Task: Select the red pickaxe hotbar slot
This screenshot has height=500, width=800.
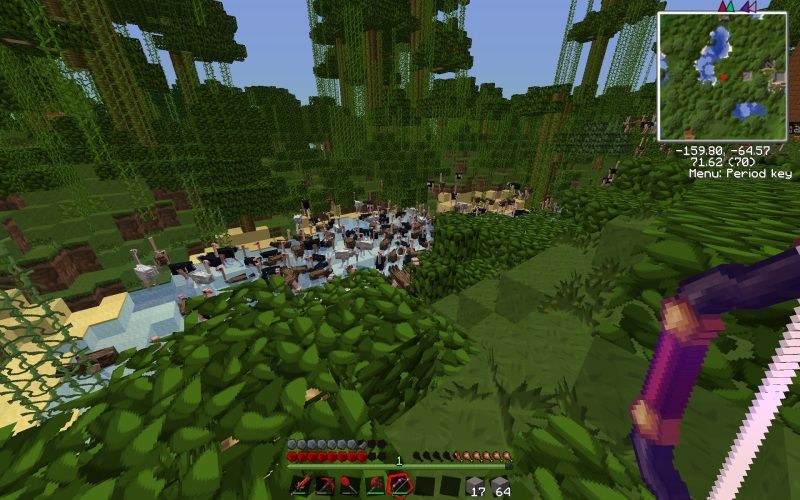Action: 324,486
